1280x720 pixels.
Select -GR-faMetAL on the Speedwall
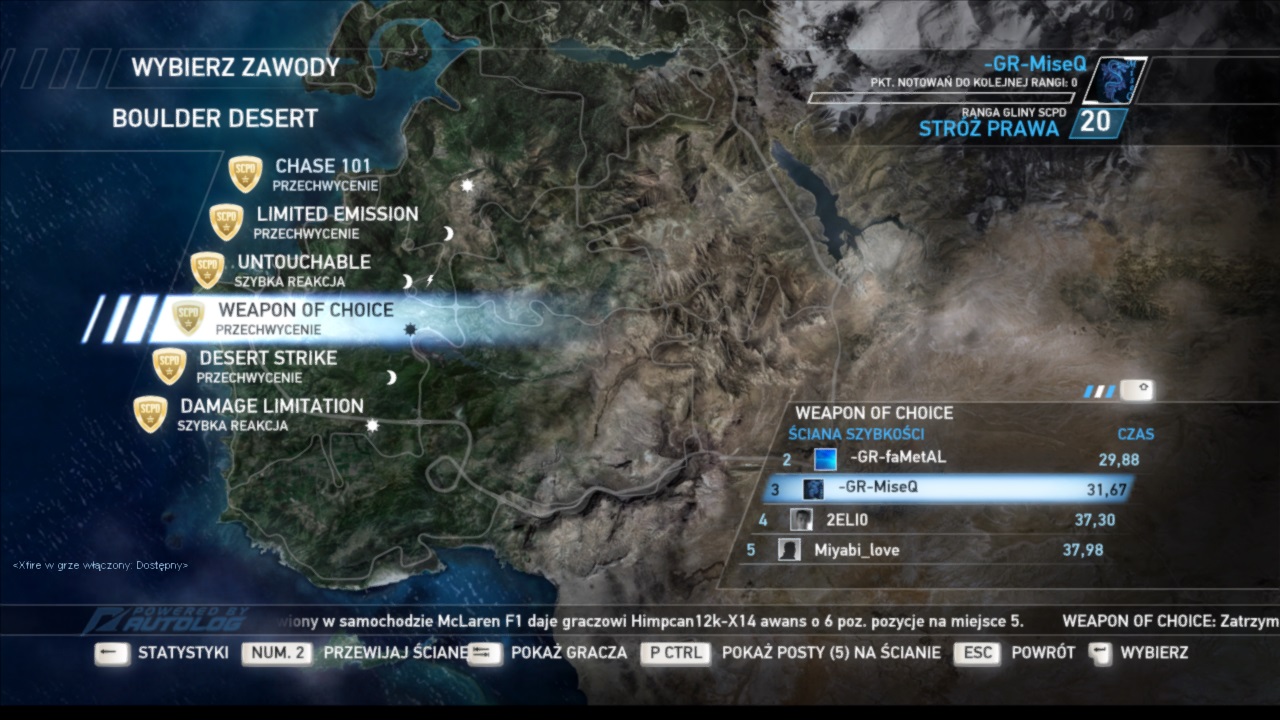point(897,459)
